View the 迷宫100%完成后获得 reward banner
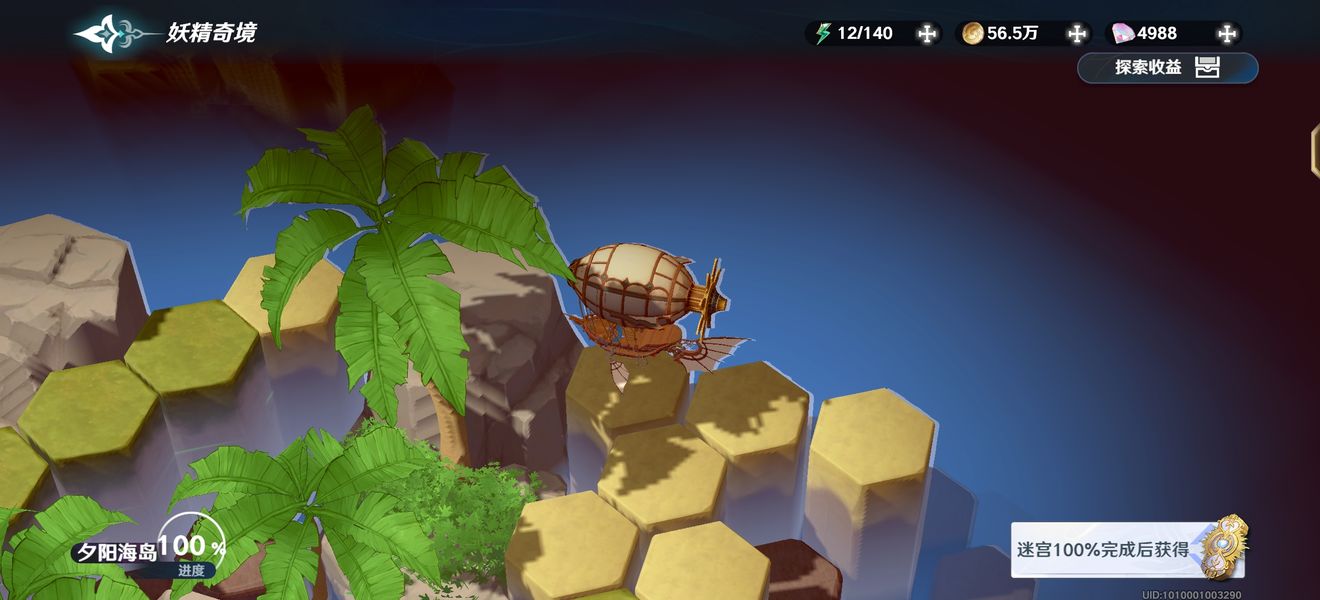This screenshot has width=1320, height=600. tap(1129, 549)
